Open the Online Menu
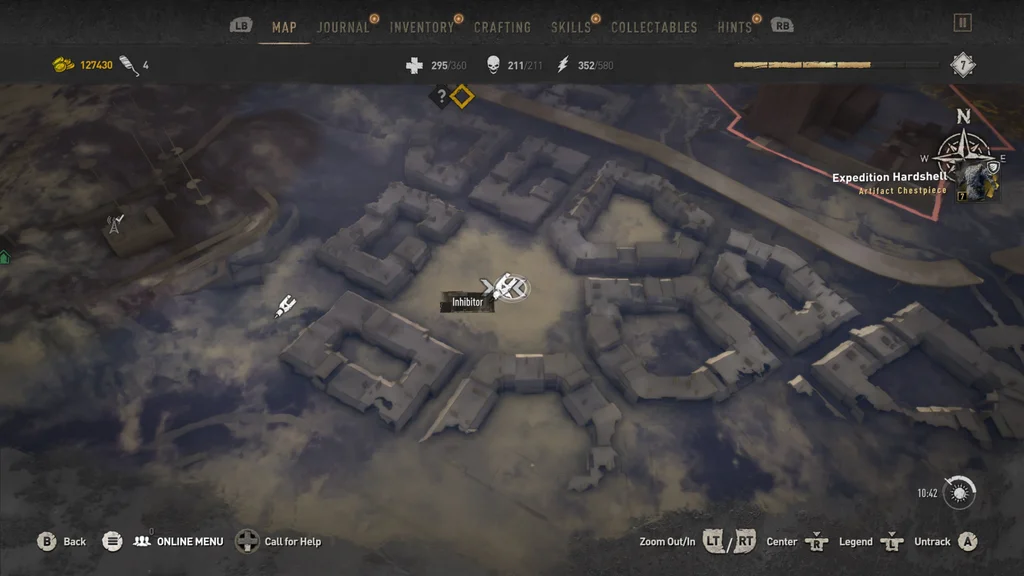The height and width of the screenshot is (576, 1024). (x=179, y=542)
